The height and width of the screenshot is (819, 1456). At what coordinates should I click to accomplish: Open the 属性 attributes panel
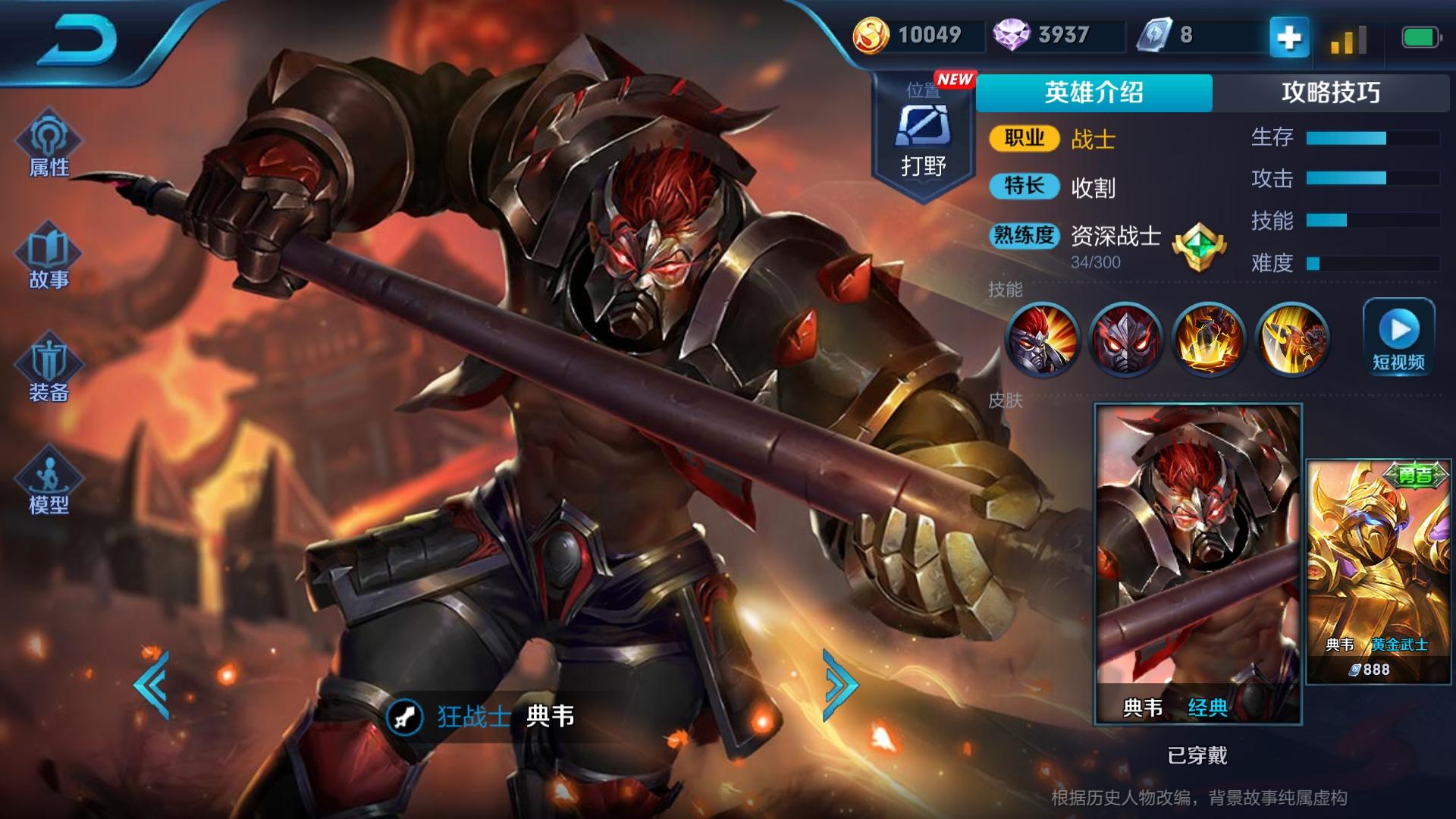49,146
